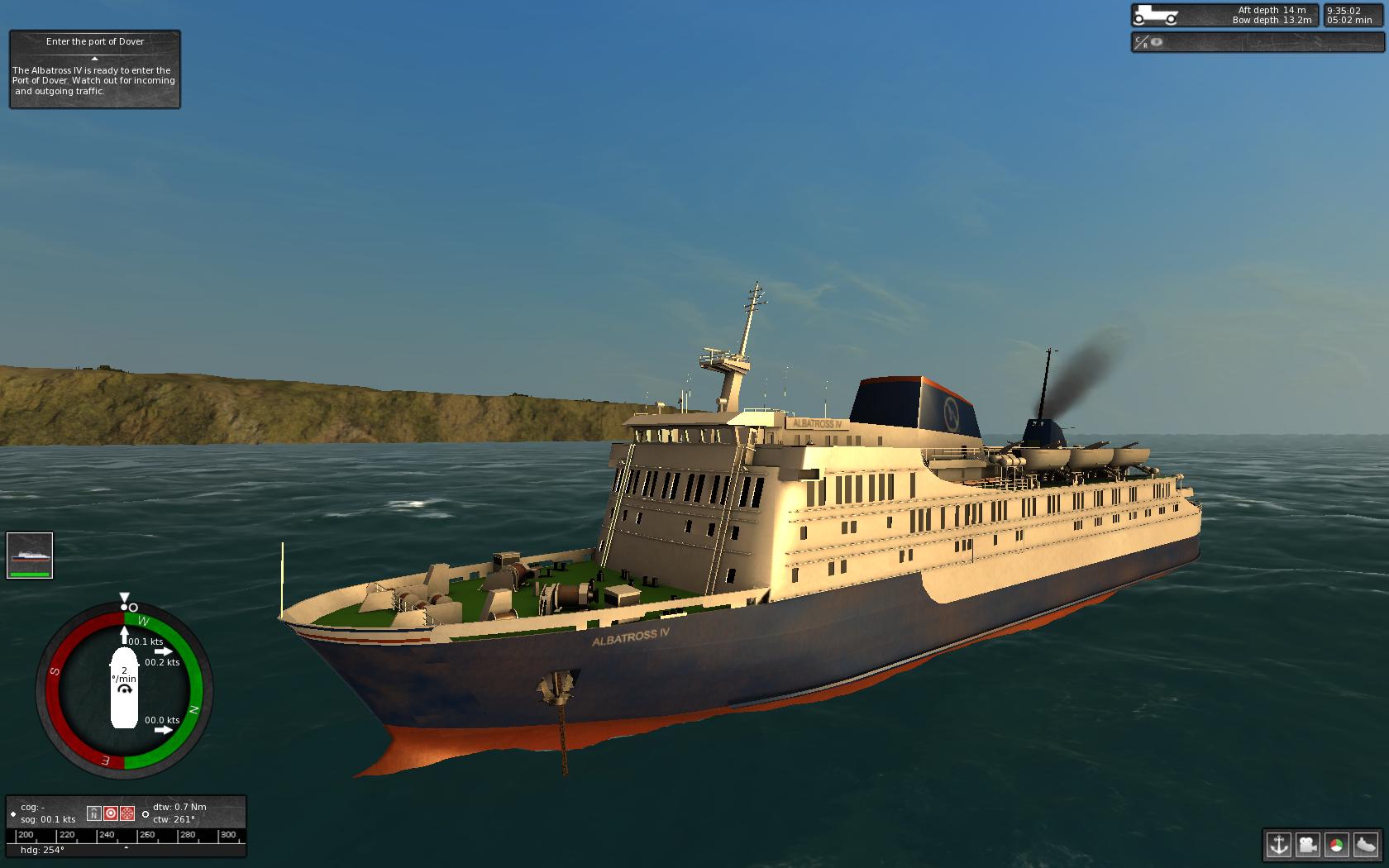
Task: Toggle the dtw/ctw waypoint indicator circle
Action: click(x=146, y=814)
